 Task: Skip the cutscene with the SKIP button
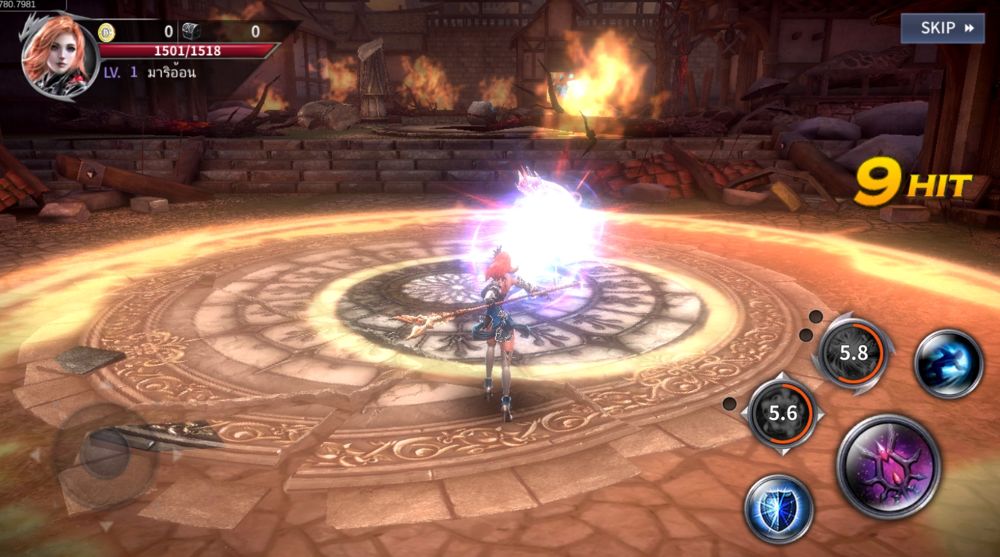click(942, 28)
